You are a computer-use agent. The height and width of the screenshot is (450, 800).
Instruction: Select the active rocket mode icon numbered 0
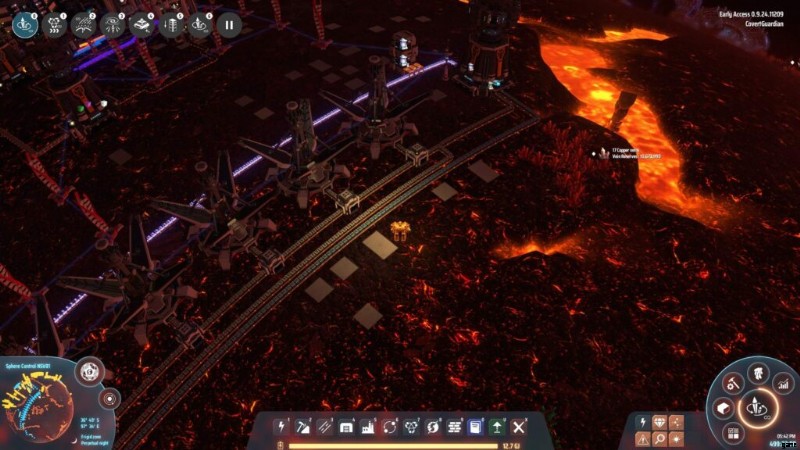tap(25, 24)
